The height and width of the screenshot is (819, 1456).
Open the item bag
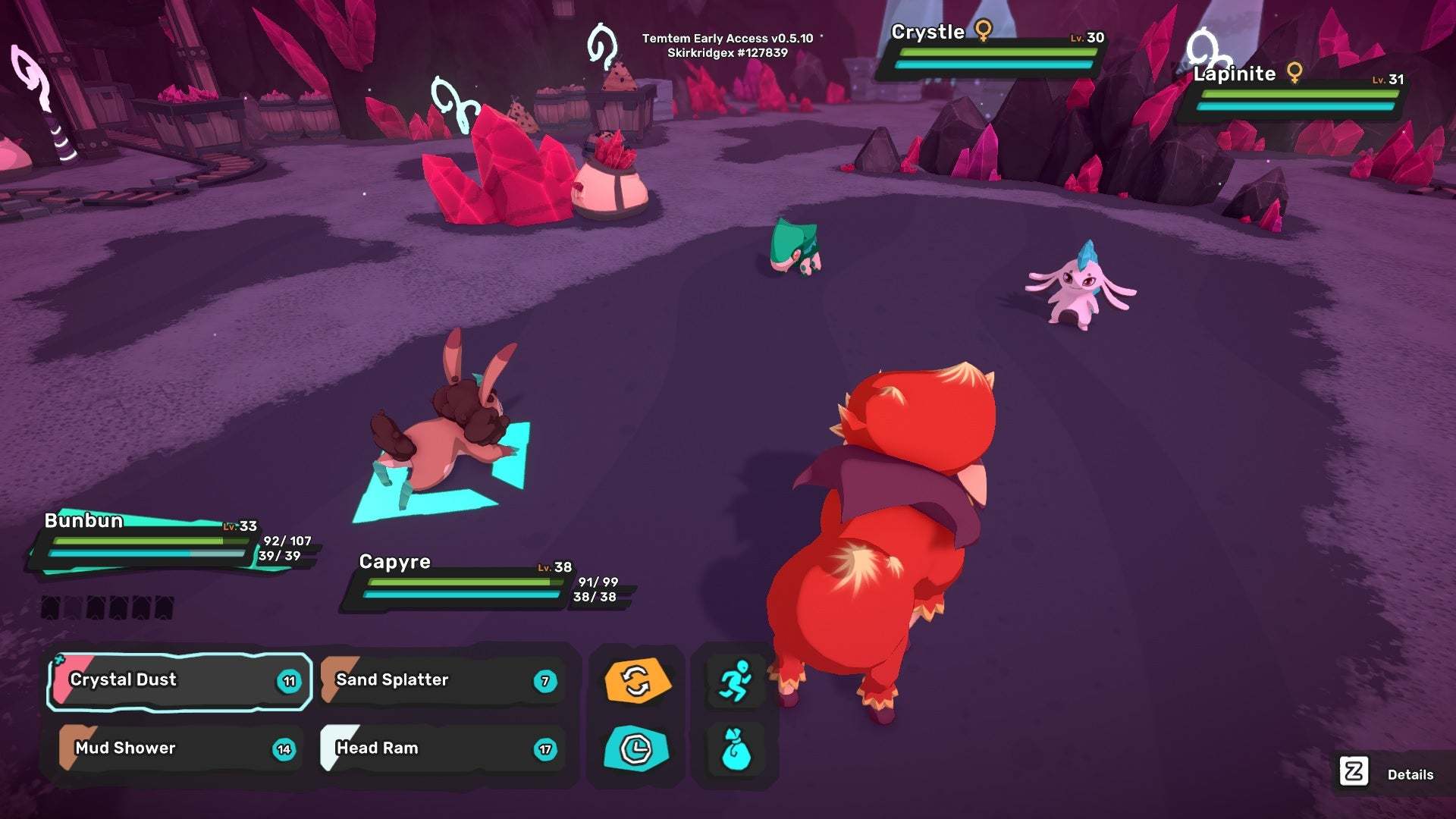pyautogui.click(x=734, y=748)
